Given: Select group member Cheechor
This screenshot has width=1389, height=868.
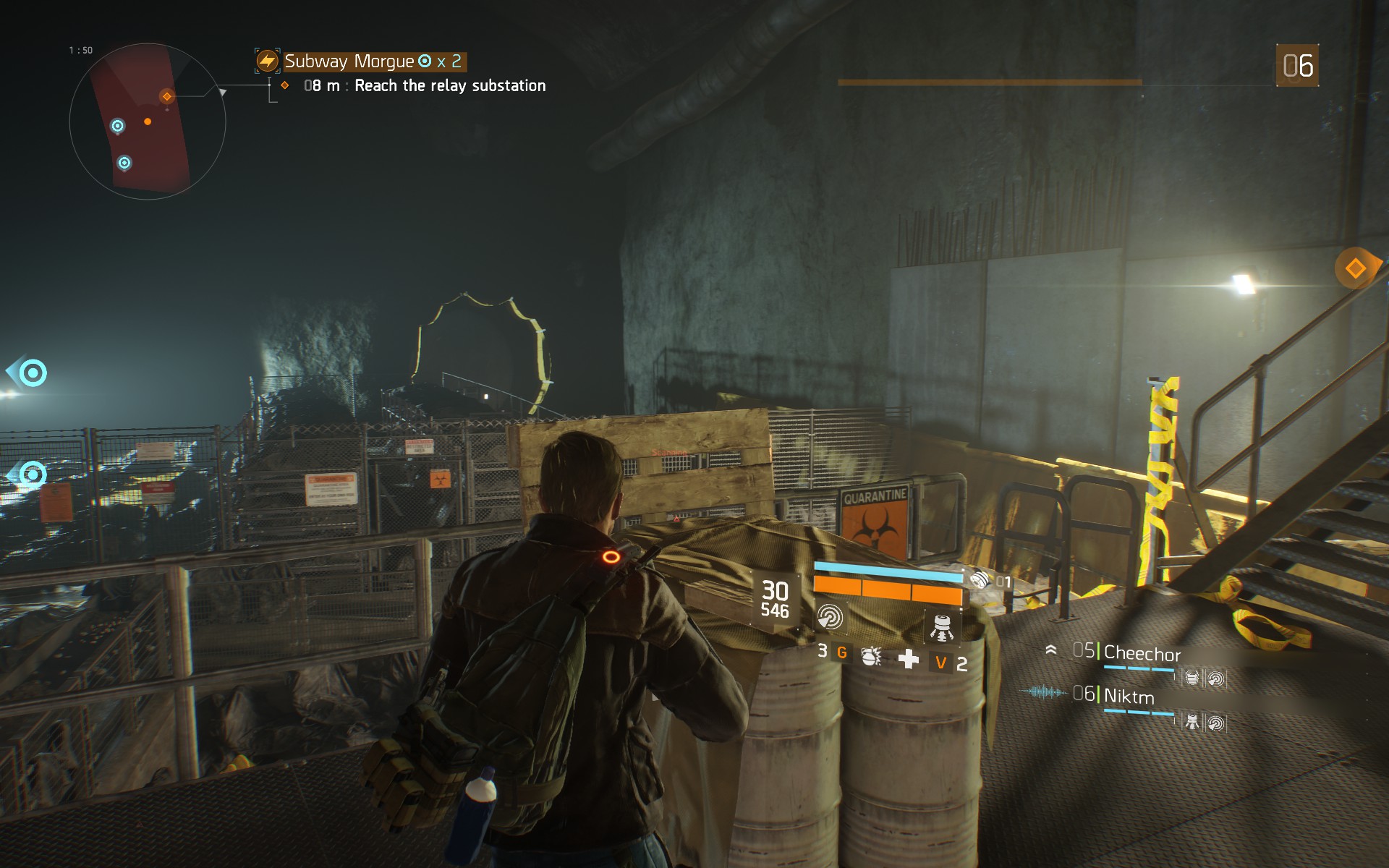Looking at the screenshot, I should (1142, 654).
